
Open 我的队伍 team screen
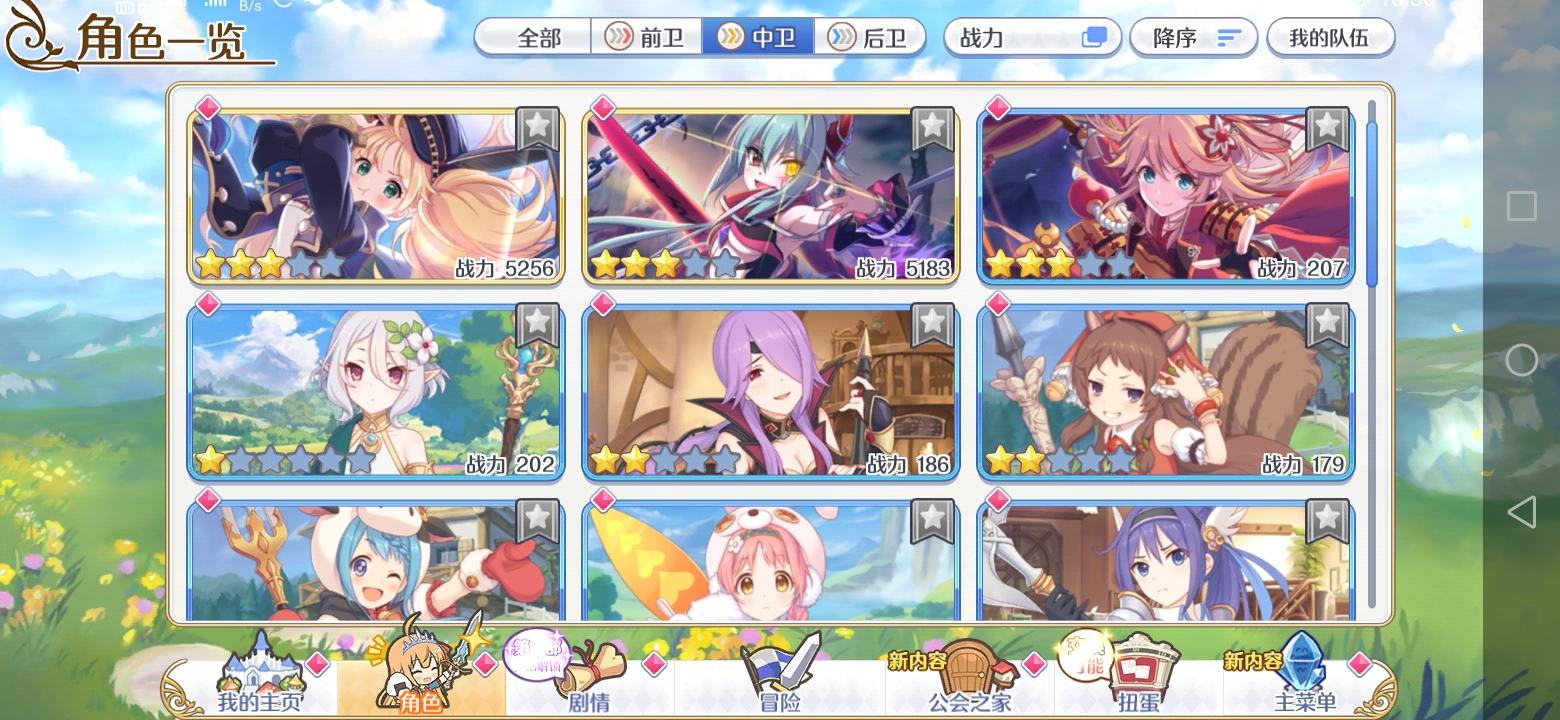1331,37
